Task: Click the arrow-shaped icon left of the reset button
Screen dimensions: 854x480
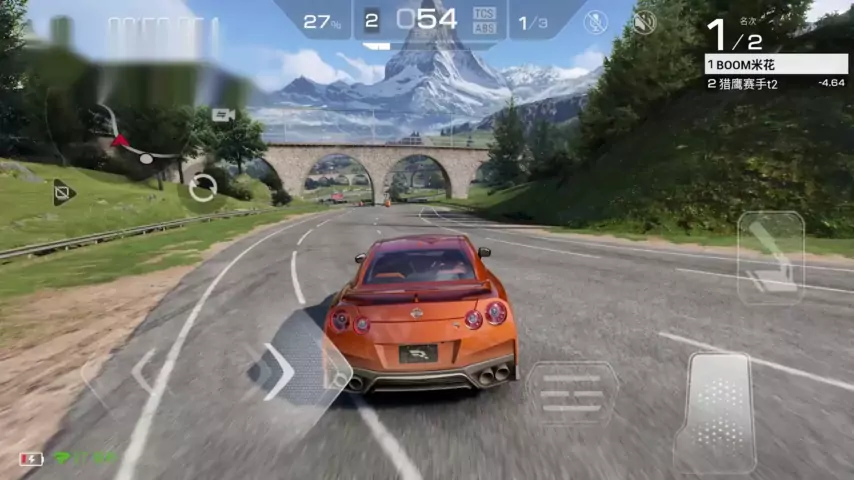Action: [64, 192]
